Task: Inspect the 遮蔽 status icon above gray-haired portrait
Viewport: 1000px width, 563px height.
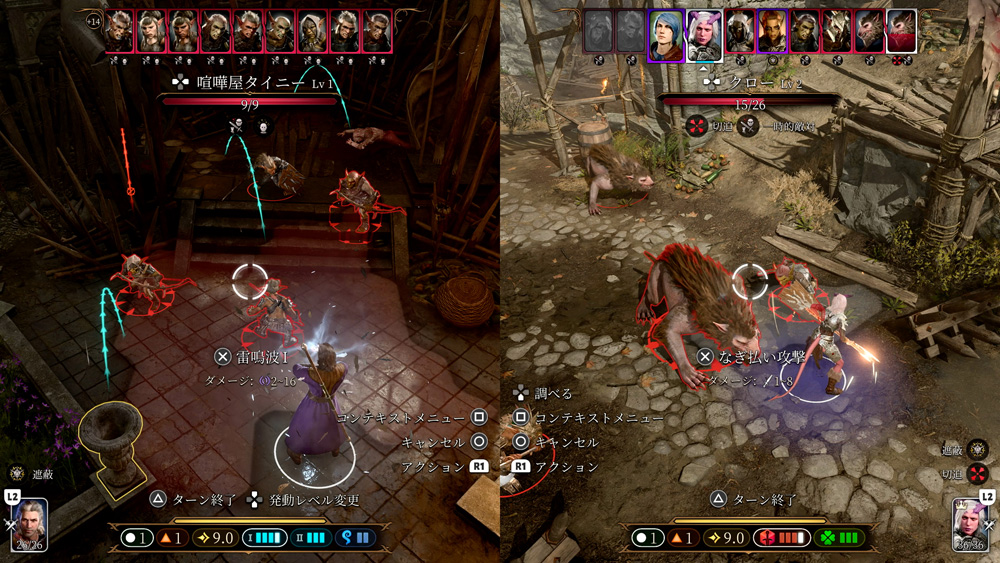Action: pyautogui.click(x=17, y=474)
